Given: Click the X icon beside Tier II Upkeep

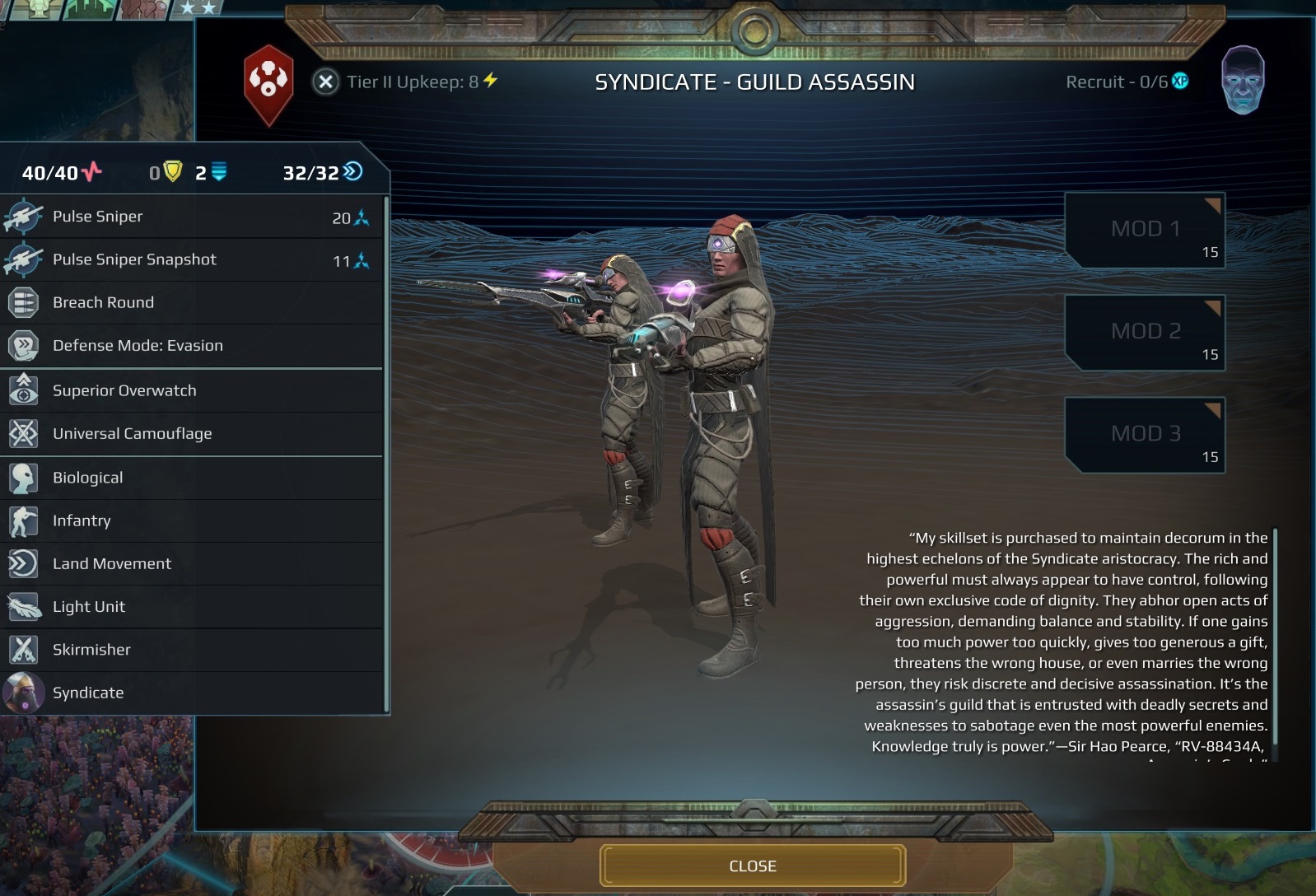Looking at the screenshot, I should [326, 82].
